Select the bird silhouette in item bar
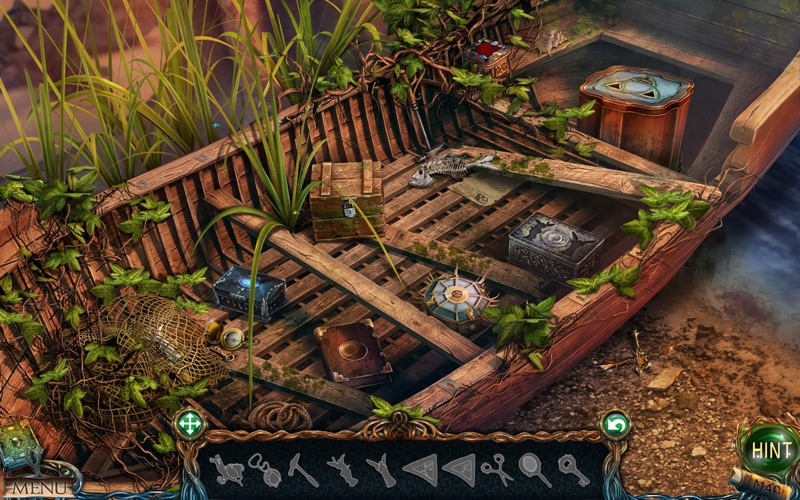Image resolution: width=800 pixels, height=500 pixels. pos(228,469)
